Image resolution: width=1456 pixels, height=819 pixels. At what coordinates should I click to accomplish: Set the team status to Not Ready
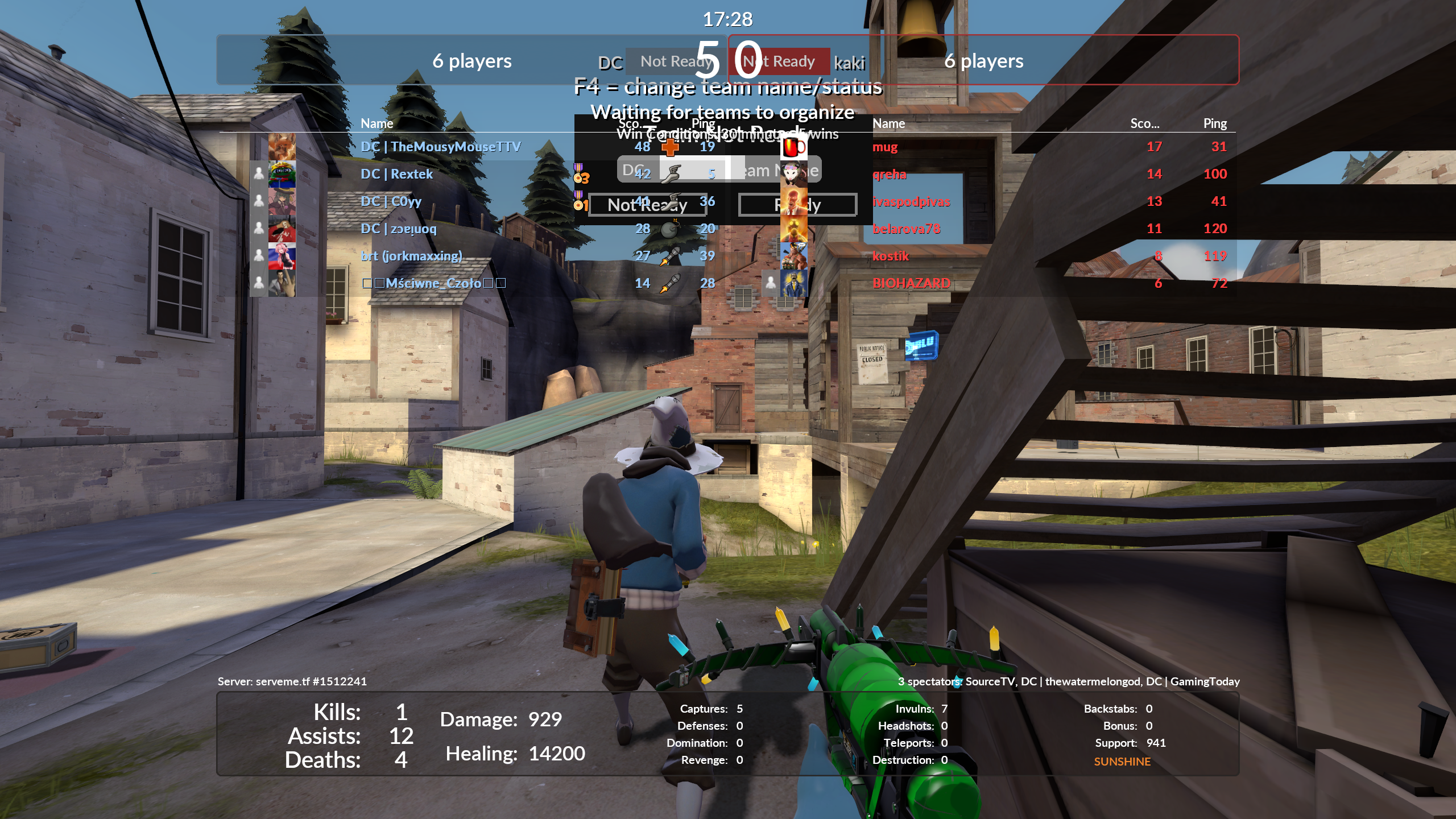647,205
